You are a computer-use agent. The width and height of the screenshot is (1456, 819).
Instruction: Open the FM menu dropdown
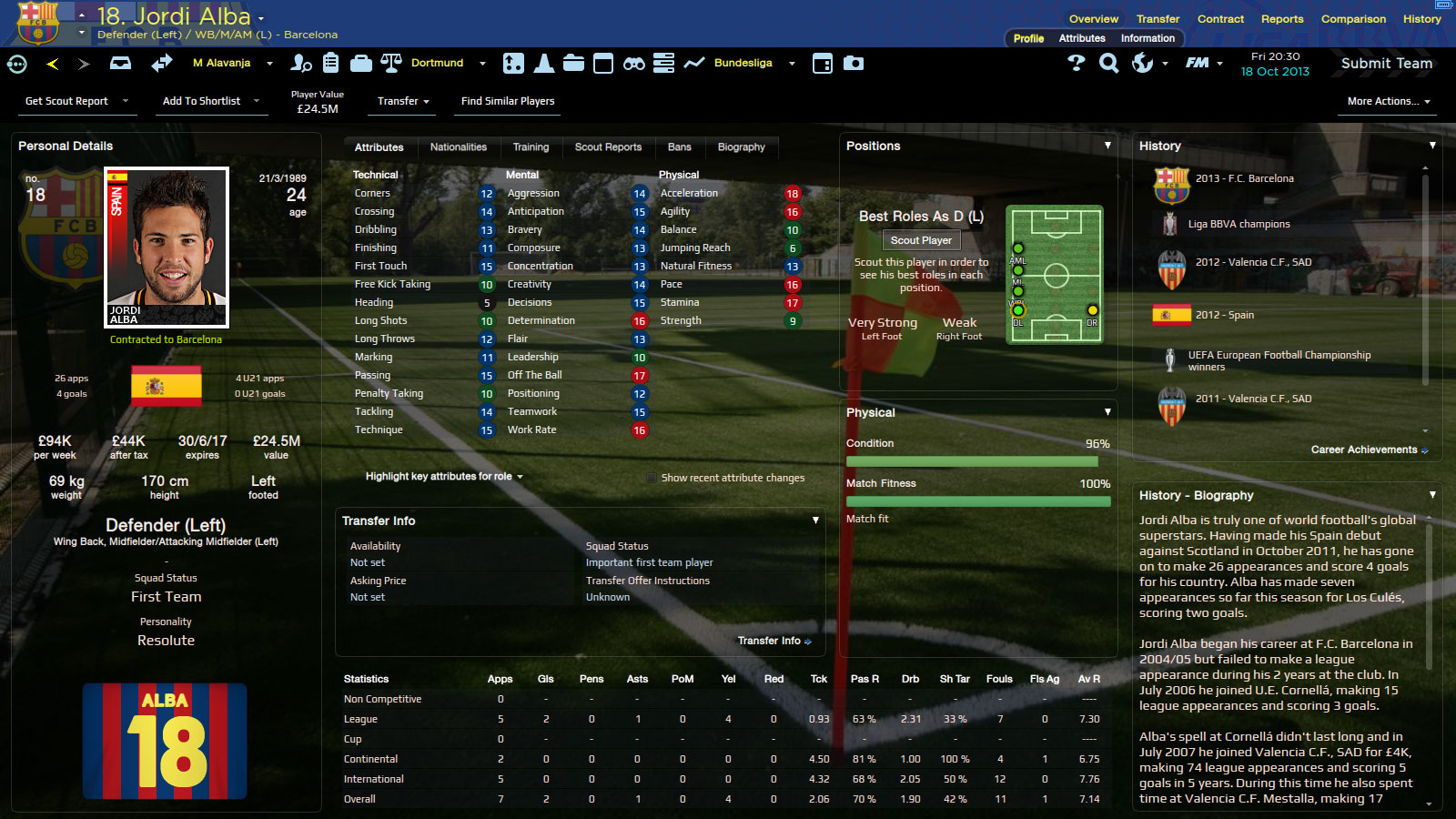(x=1203, y=64)
